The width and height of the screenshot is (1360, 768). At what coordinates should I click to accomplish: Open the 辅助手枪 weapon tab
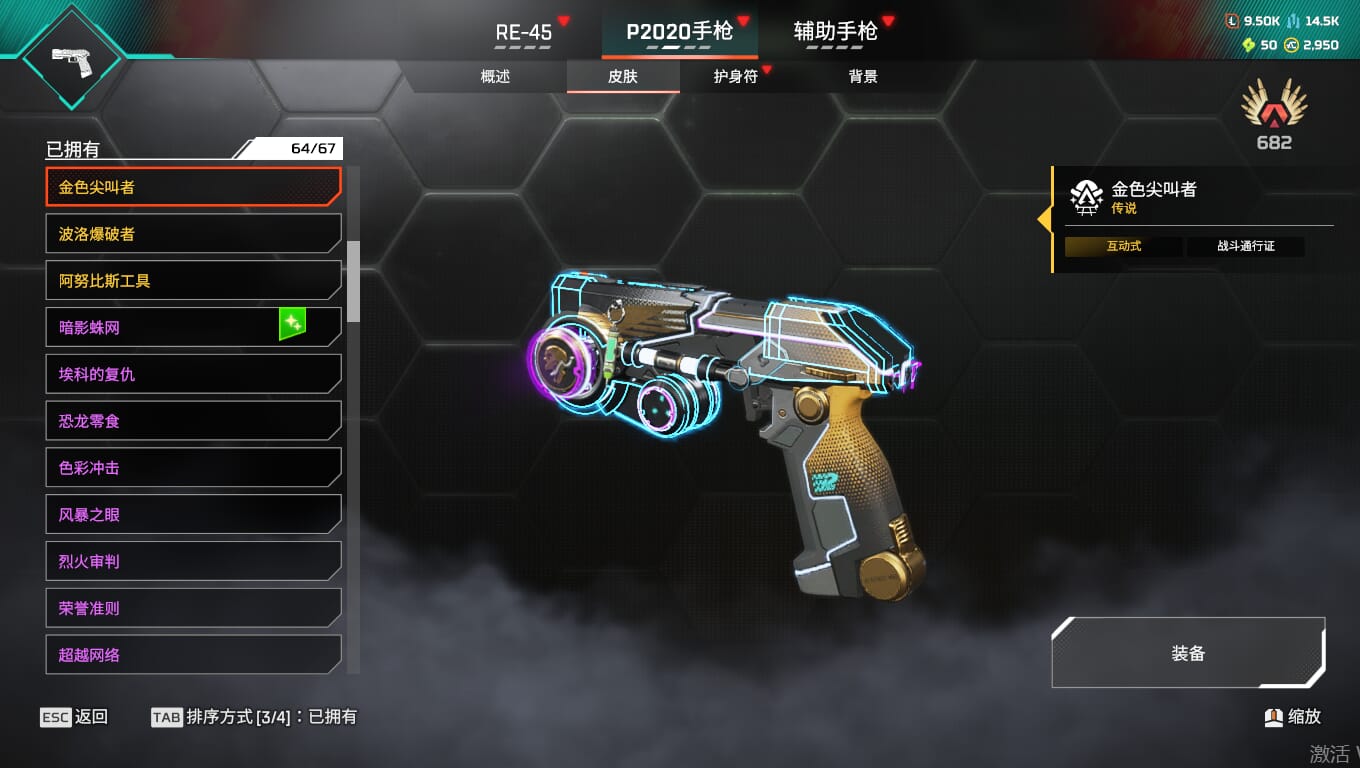[x=836, y=32]
